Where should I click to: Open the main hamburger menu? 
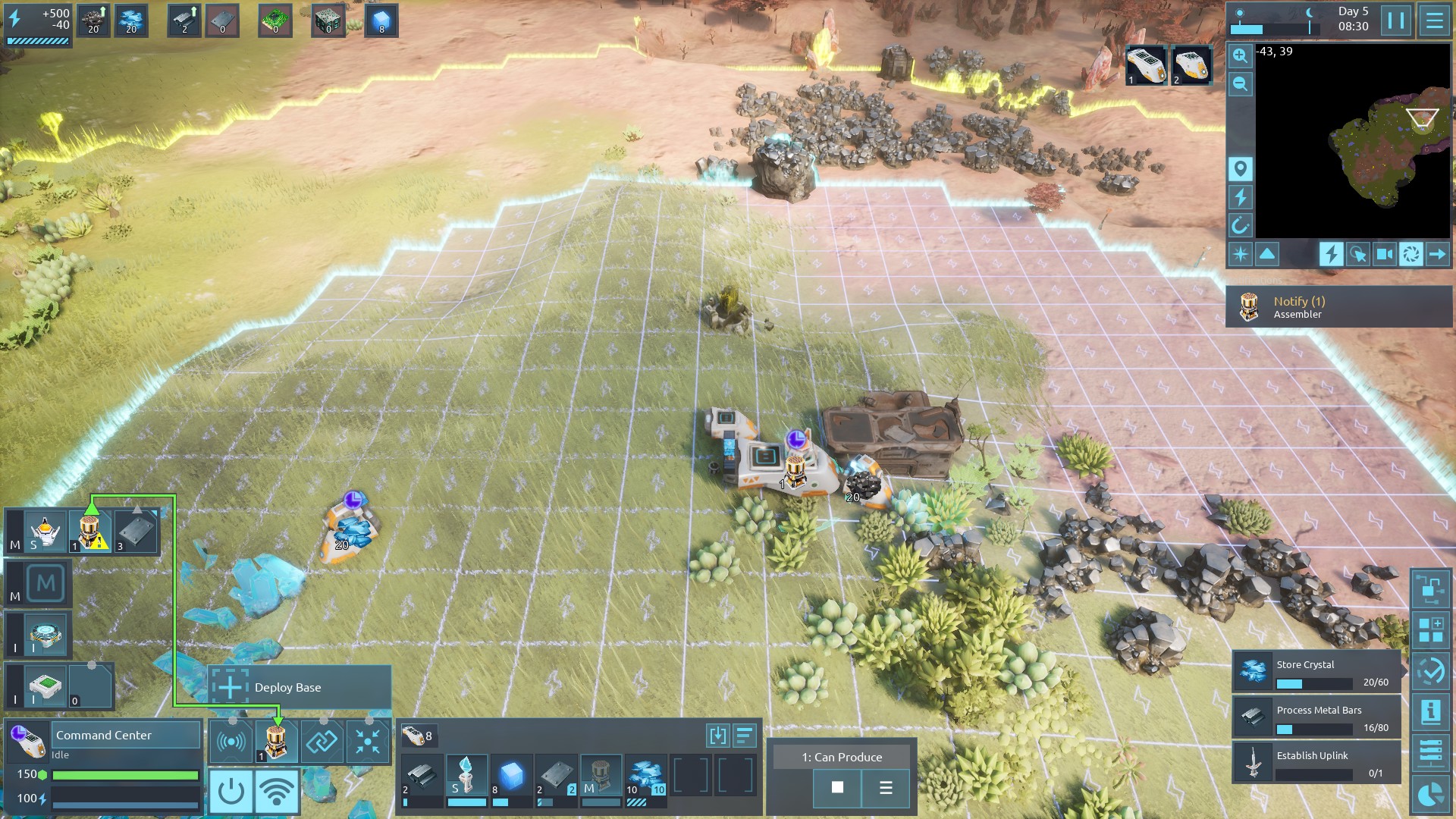1434,20
